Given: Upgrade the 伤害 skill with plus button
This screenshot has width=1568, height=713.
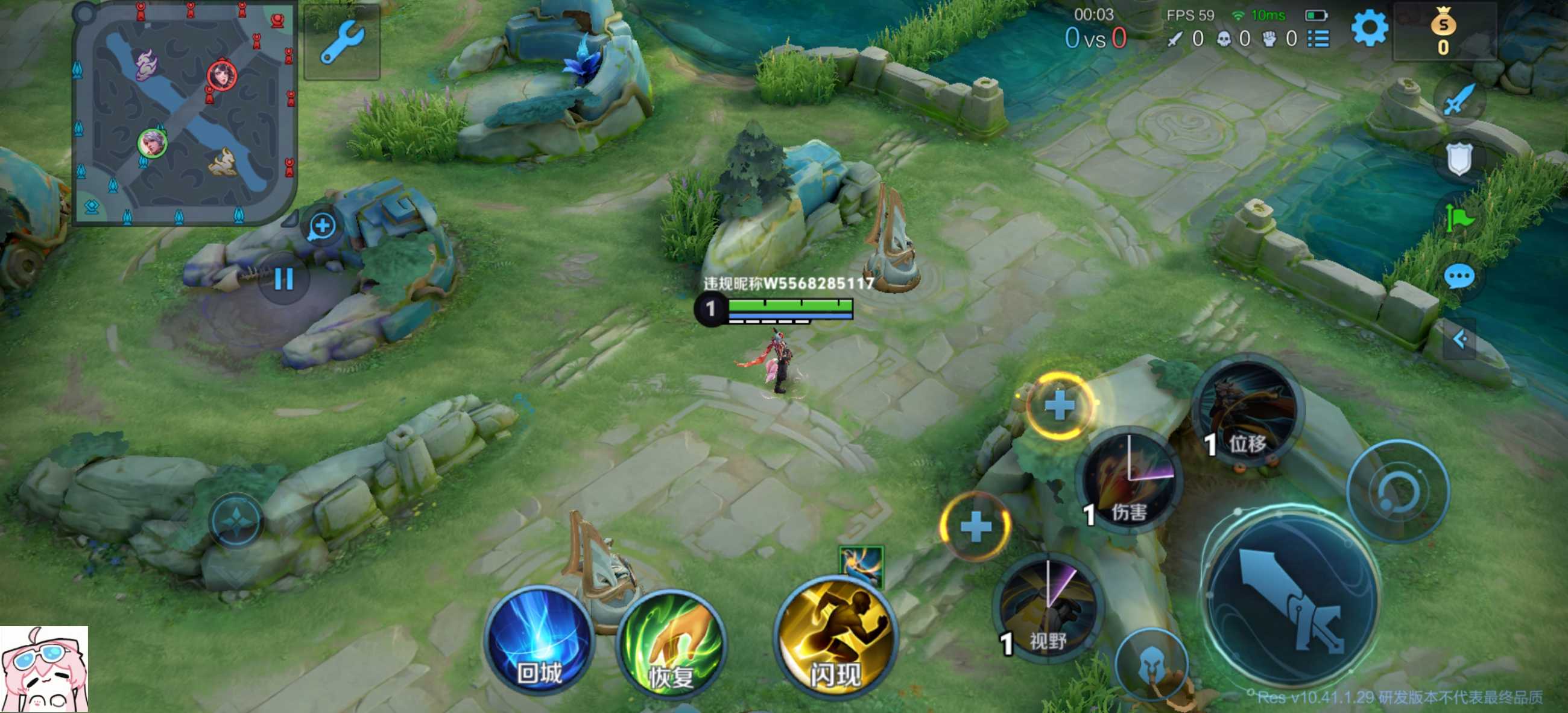Looking at the screenshot, I should coord(1059,405).
